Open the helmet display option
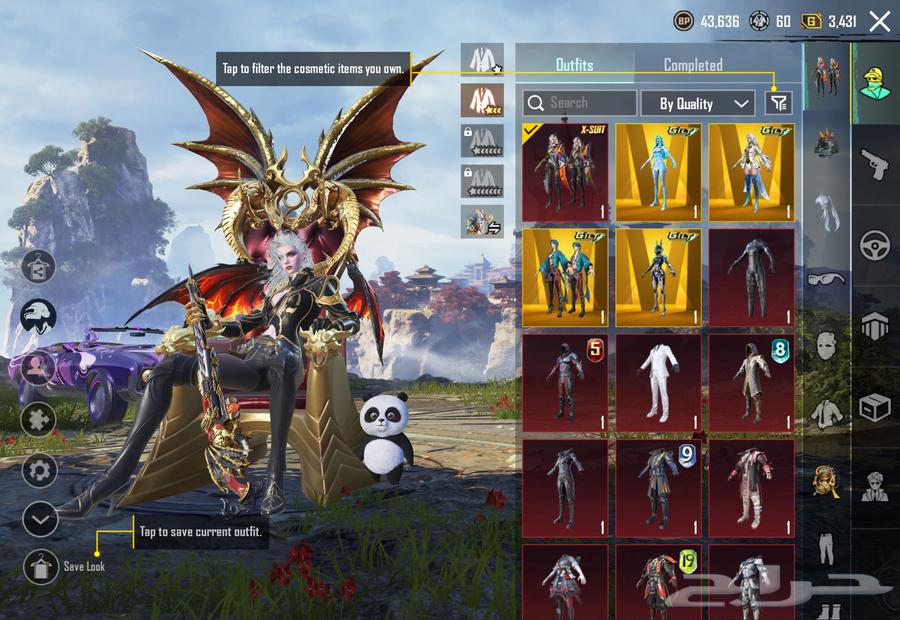Viewport: 900px width, 620px height. click(x=39, y=318)
